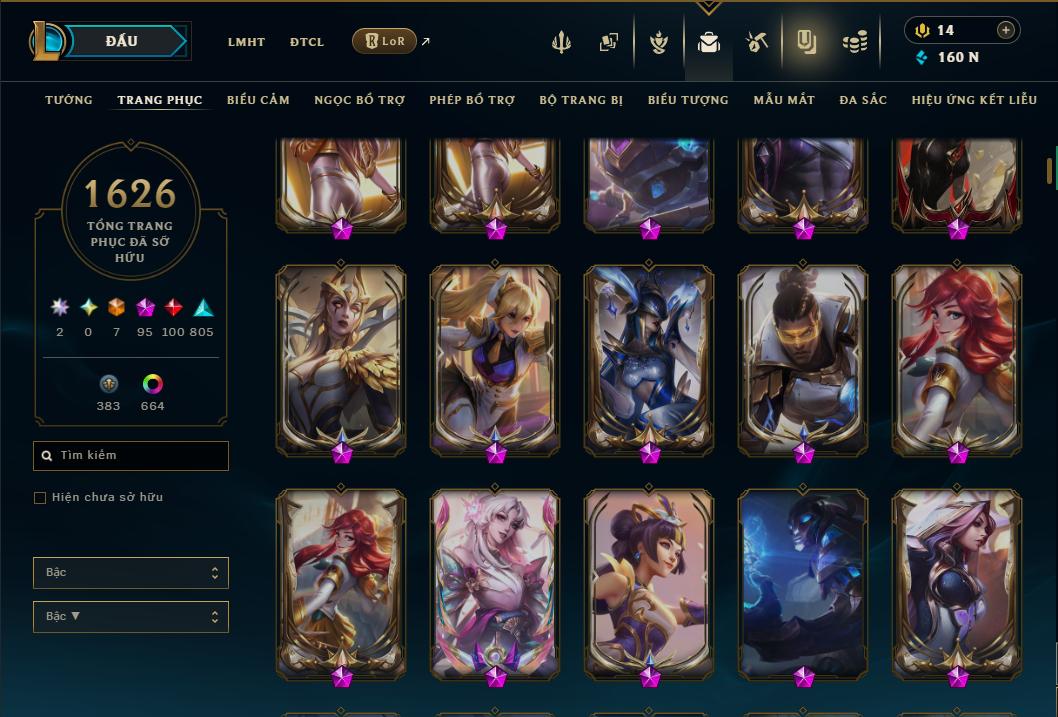Open the Bậc ▼ sort dropdown
This screenshot has width=1058, height=717.
[131, 617]
